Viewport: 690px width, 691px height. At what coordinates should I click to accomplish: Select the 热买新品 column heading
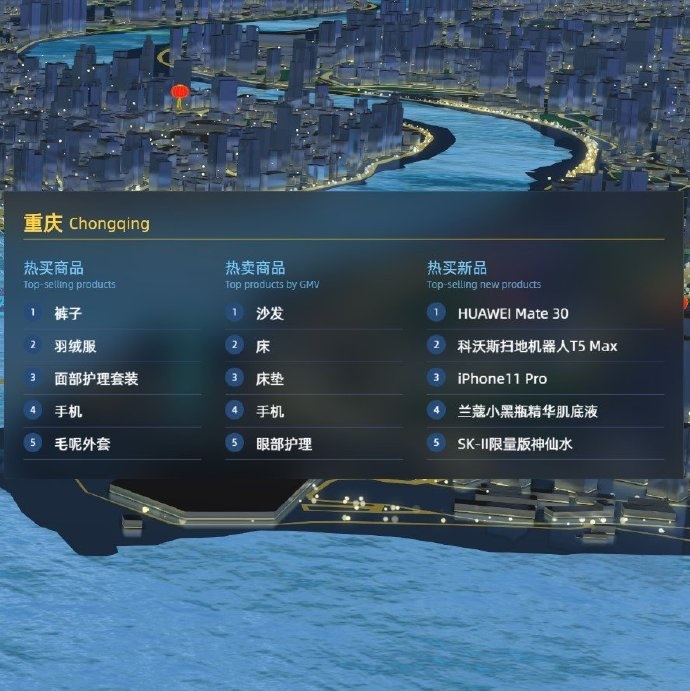[x=457, y=268]
